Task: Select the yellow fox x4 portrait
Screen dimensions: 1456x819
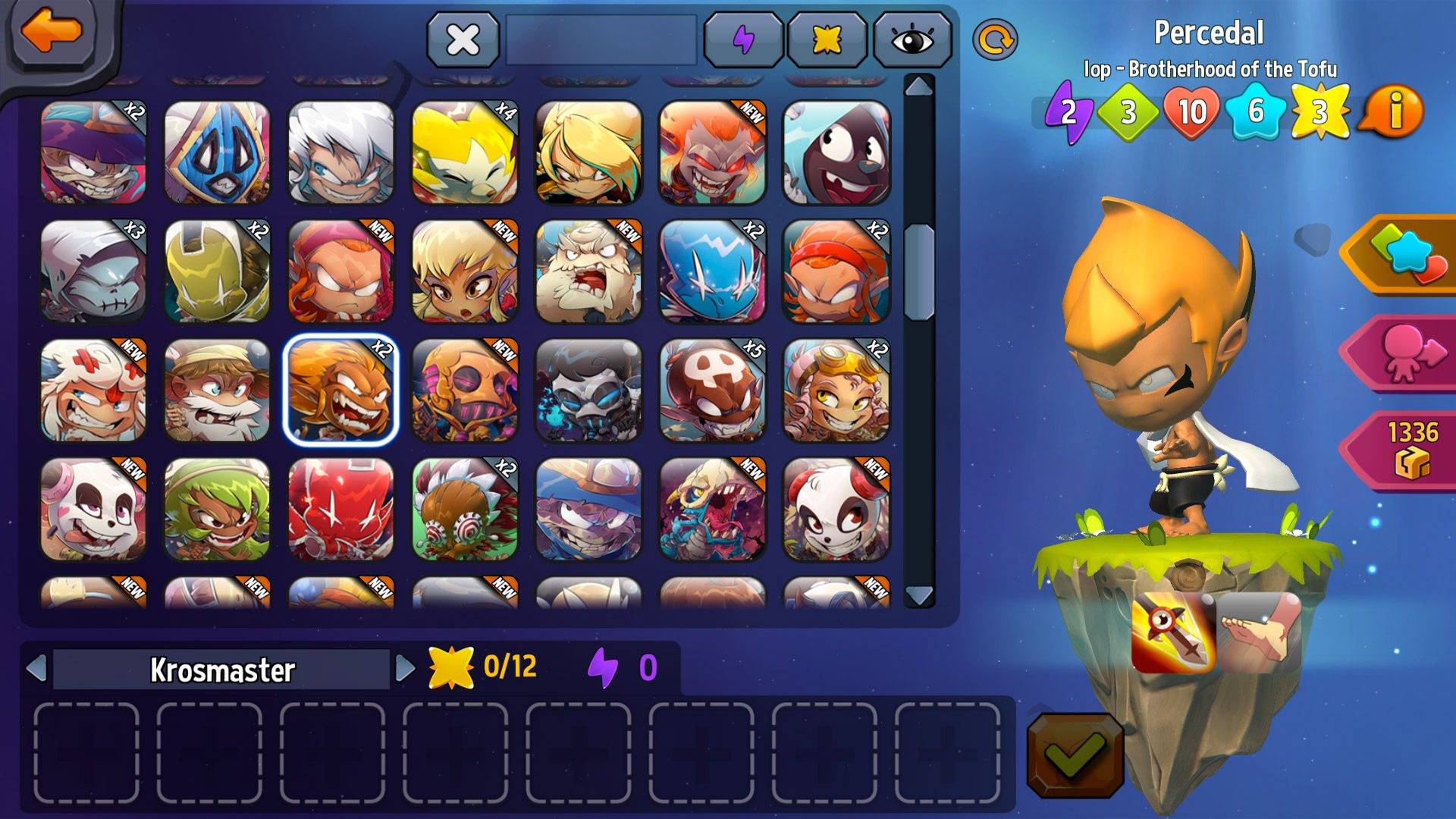Action: pos(464,152)
